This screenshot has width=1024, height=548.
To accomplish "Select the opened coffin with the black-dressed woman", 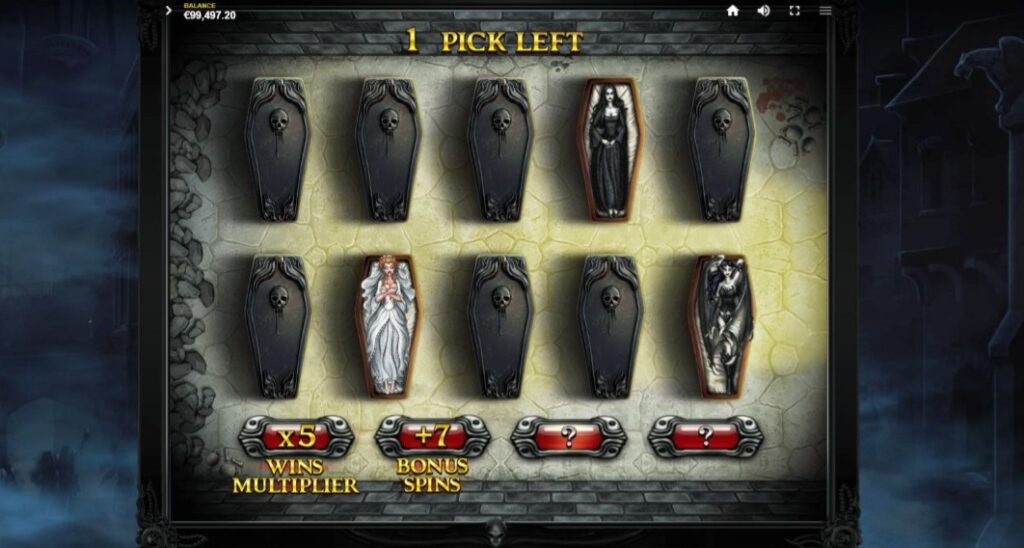I will point(610,149).
